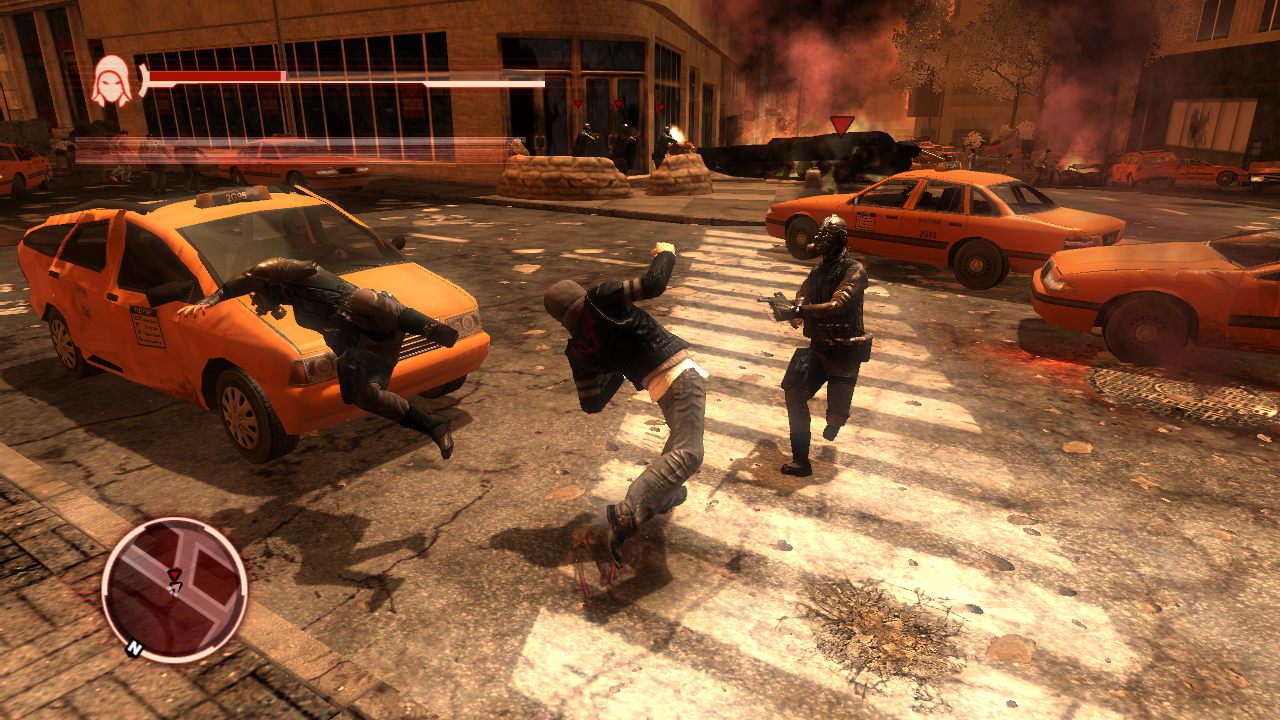Image resolution: width=1280 pixels, height=720 pixels.
Task: Click the circular minimap
Action: pyautogui.click(x=174, y=589)
